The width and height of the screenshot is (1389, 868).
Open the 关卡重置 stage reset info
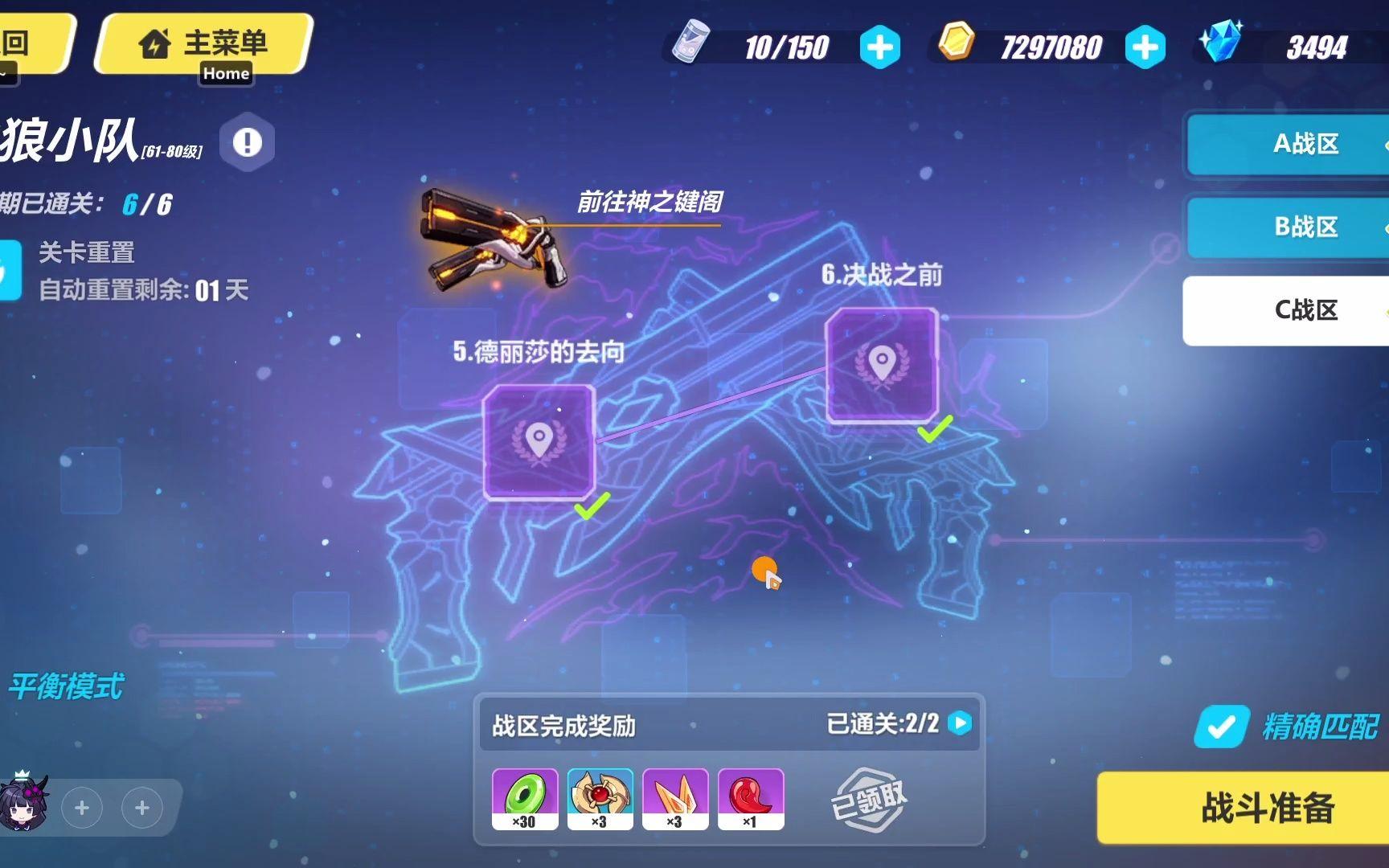tap(90, 253)
